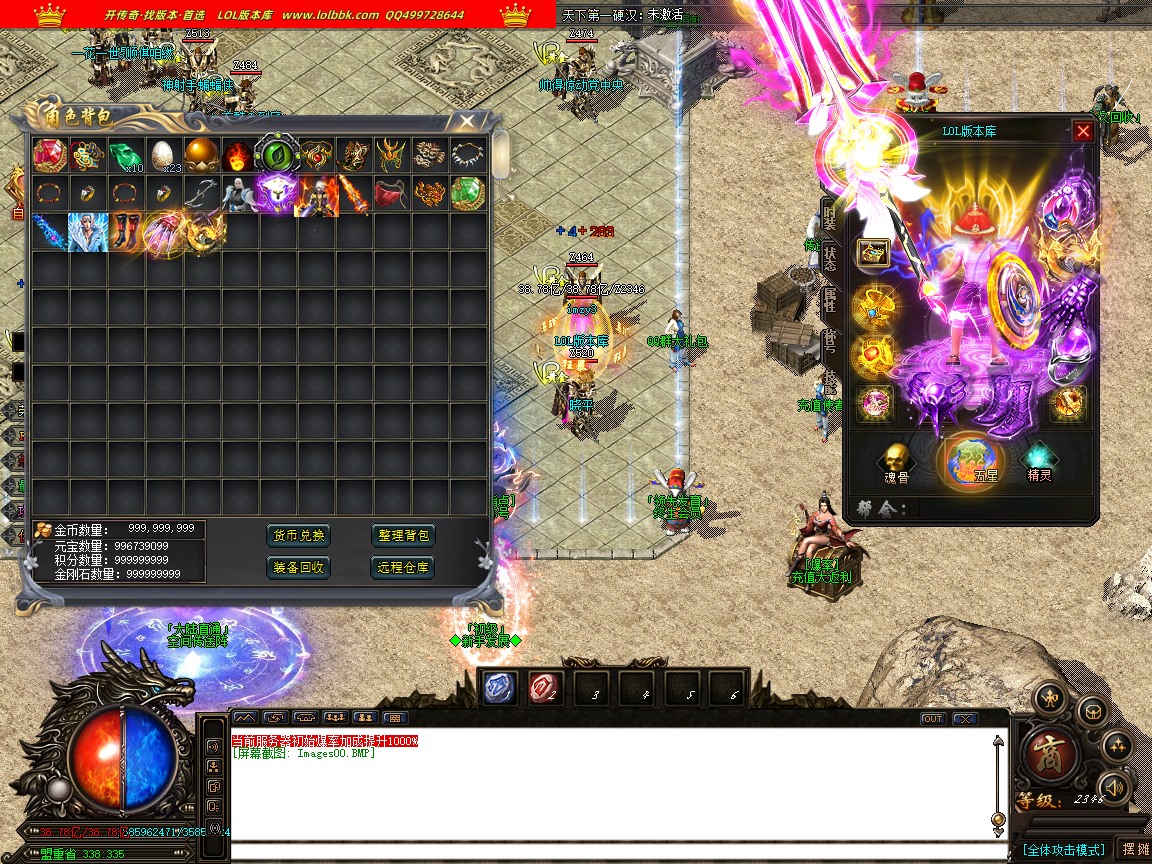Select the red boots item in the bag
This screenshot has height=864, width=1152.
125,231
